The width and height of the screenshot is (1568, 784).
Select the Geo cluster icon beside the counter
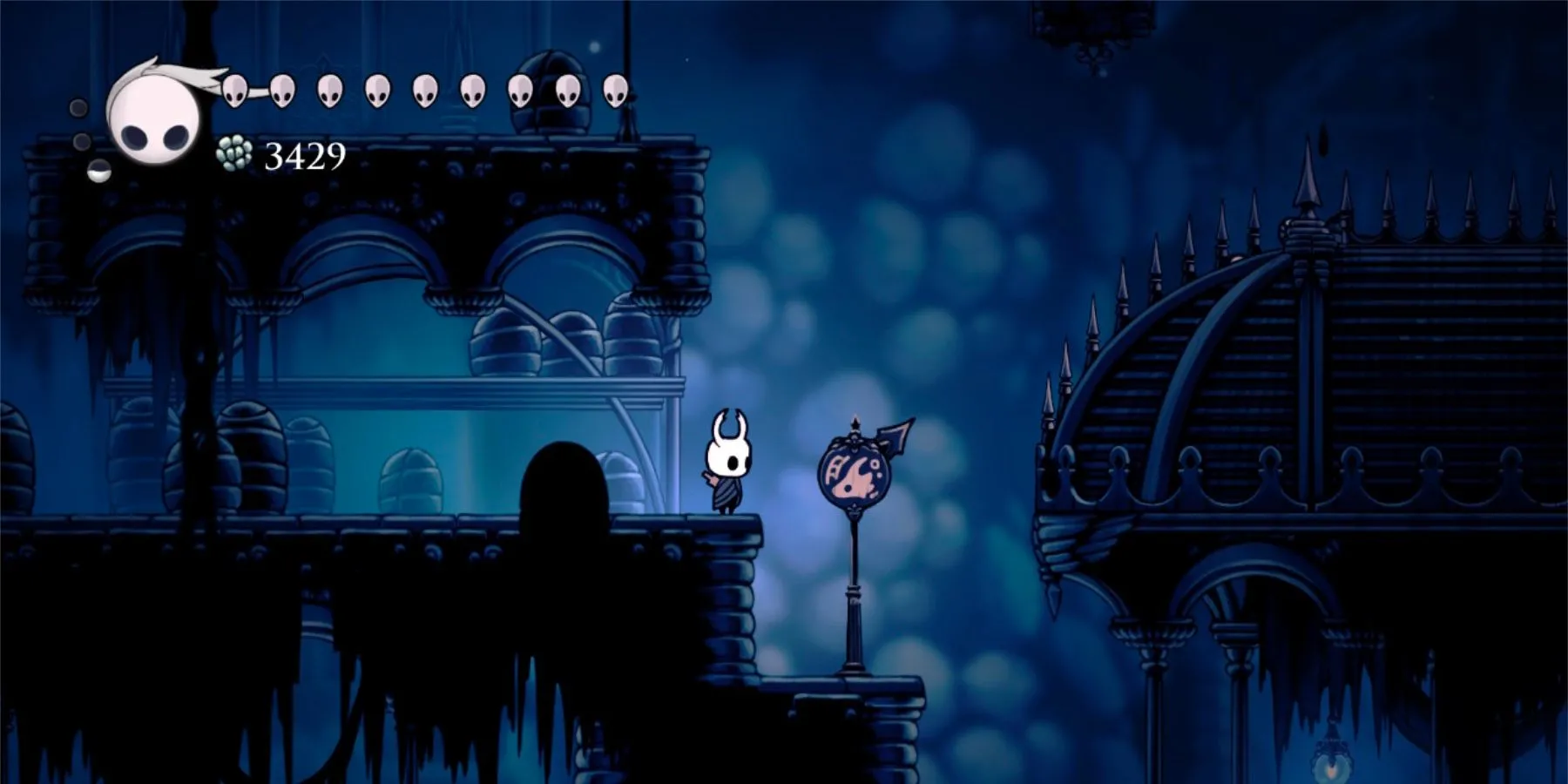point(233,153)
